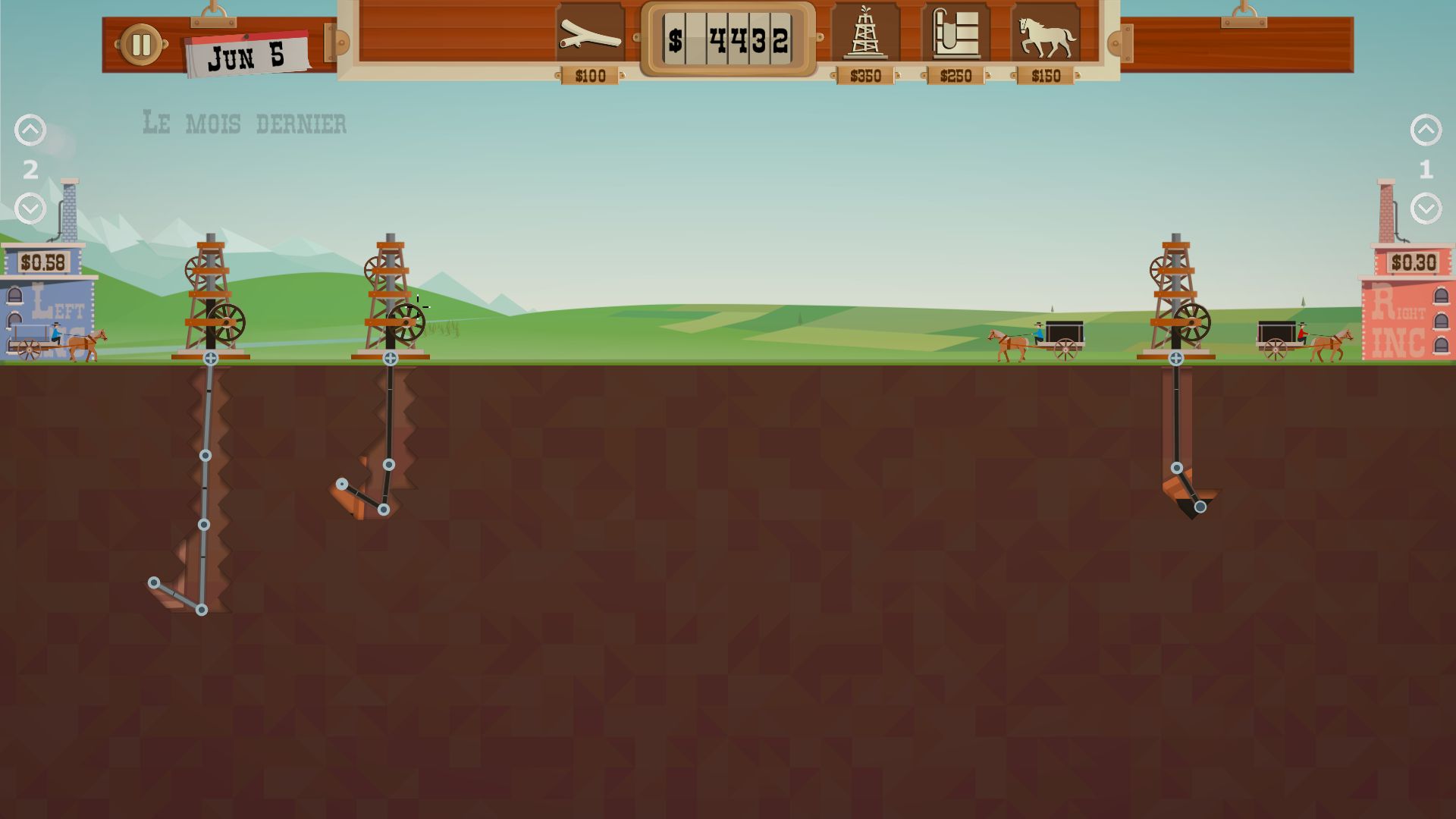Raise Left Inc wagon count with up arrow

(x=30, y=130)
